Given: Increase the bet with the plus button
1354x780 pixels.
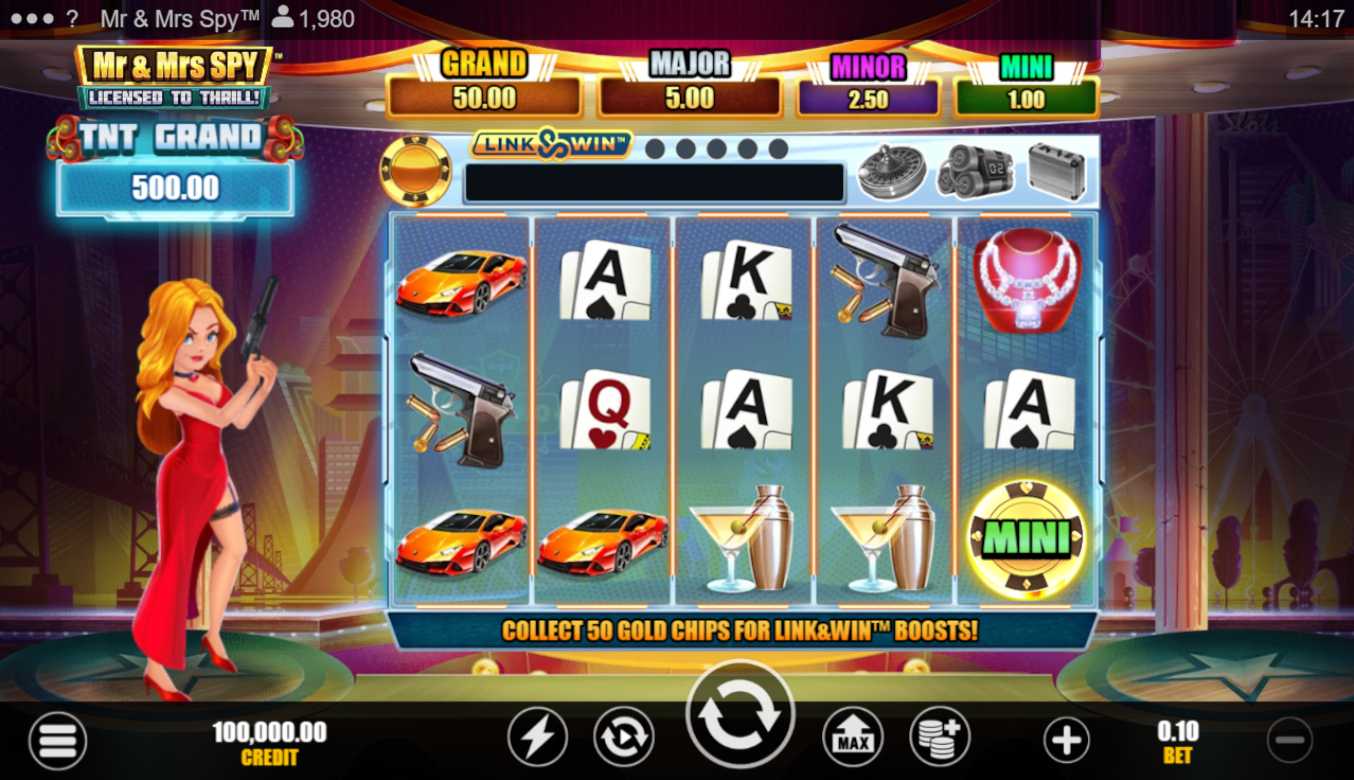Looking at the screenshot, I should [1066, 741].
